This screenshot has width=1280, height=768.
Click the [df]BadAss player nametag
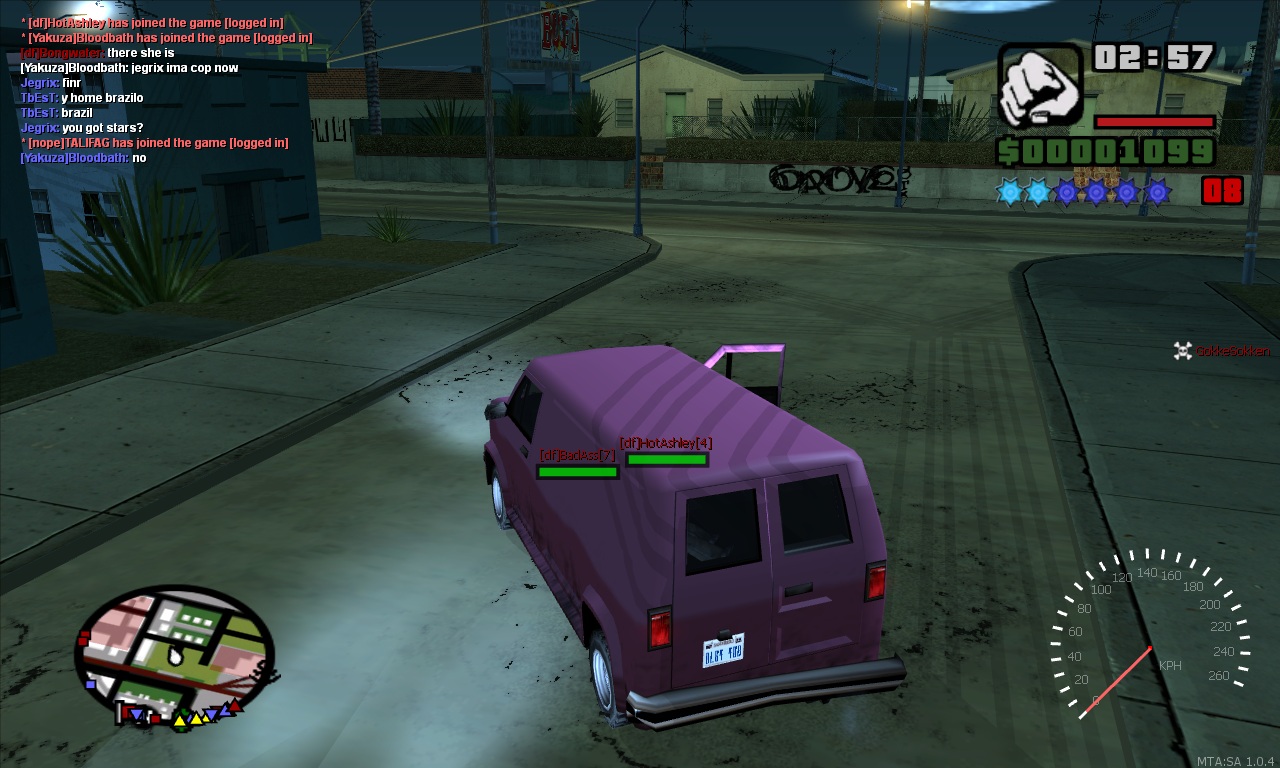577,455
